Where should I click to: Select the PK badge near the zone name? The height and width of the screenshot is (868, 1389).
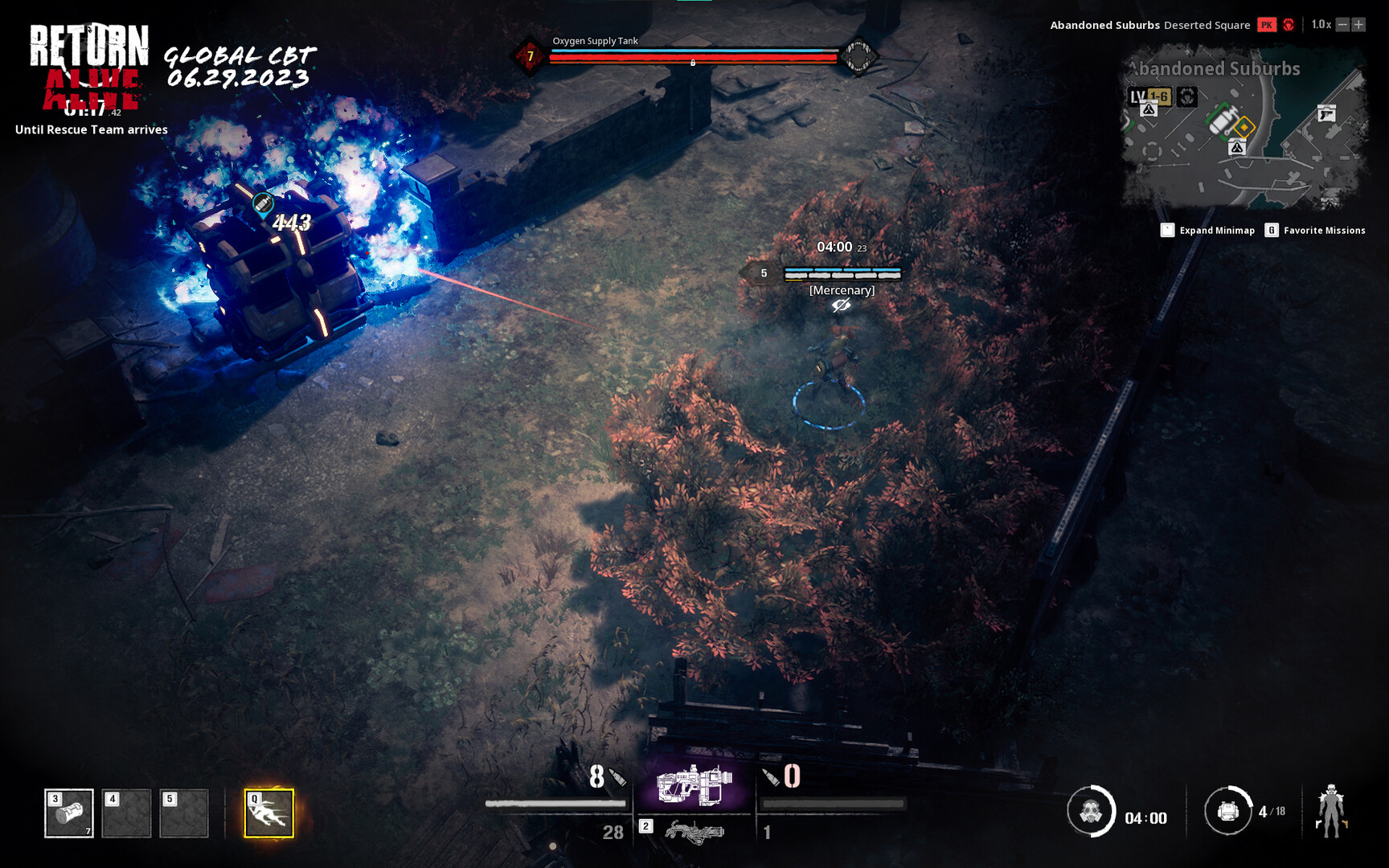point(1267,25)
